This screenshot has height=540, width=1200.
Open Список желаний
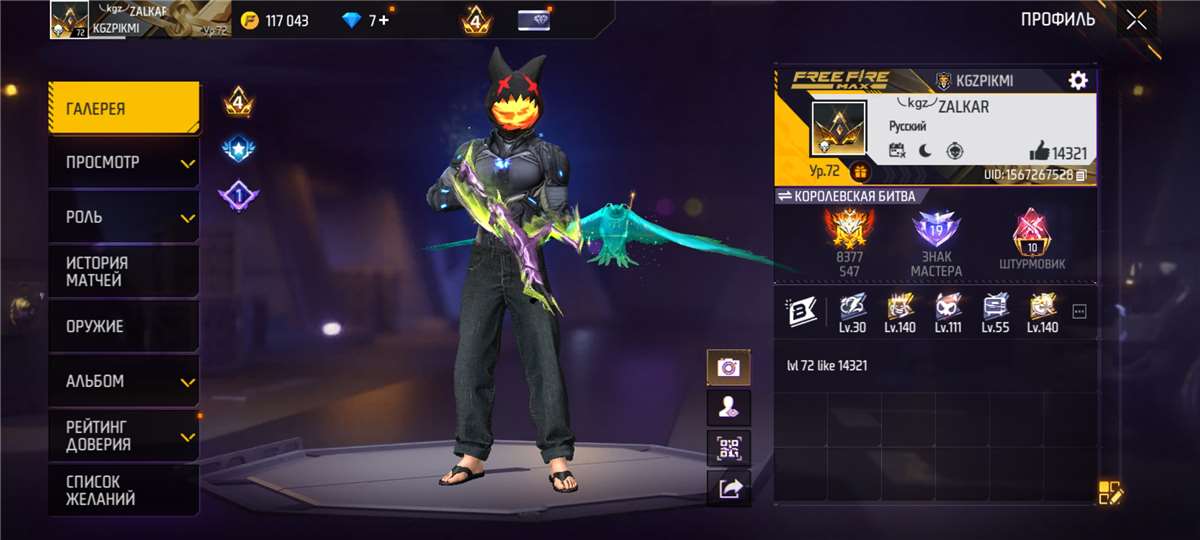(124, 490)
